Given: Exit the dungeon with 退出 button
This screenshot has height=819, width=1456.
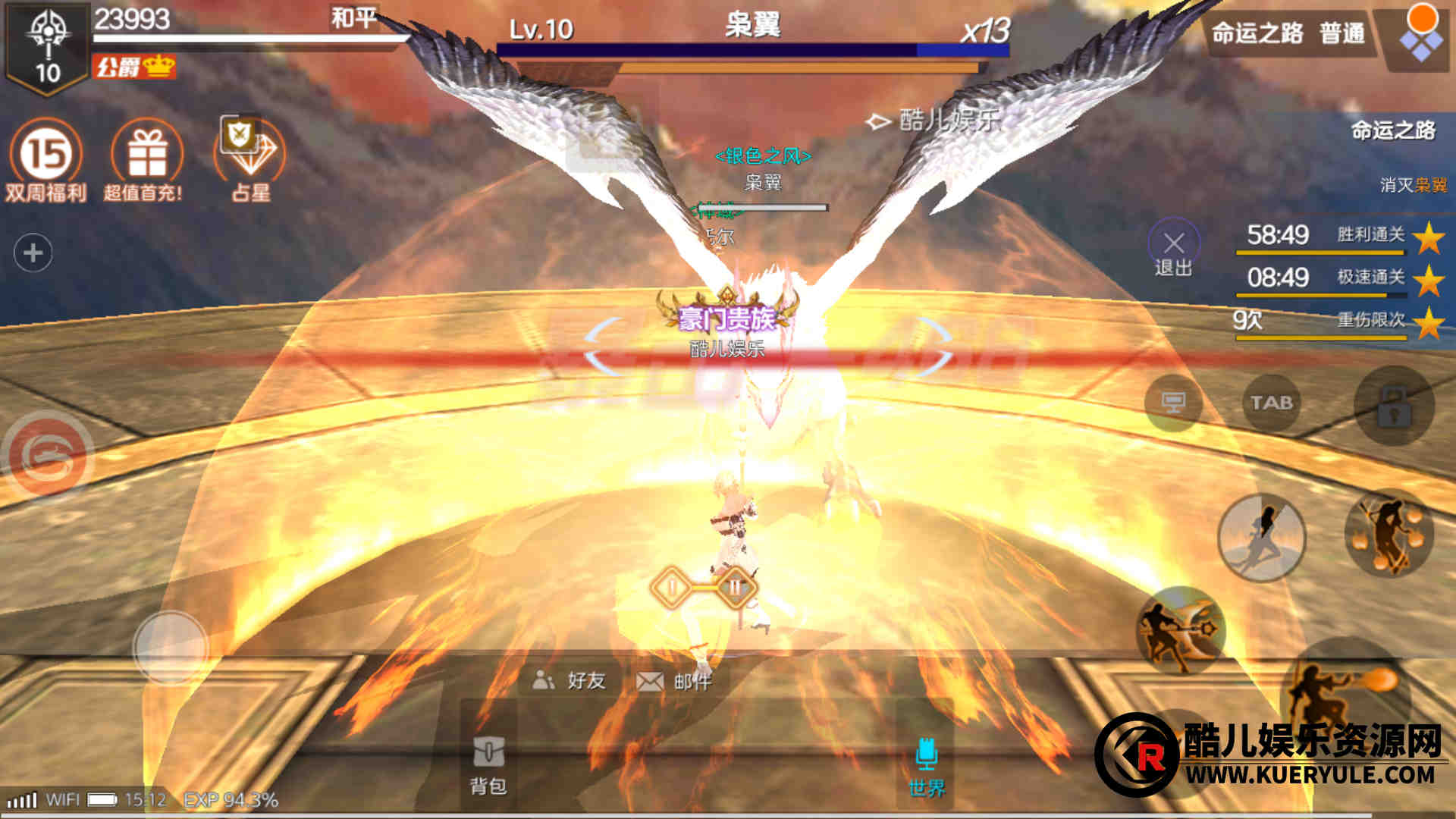Looking at the screenshot, I should point(1173,249).
